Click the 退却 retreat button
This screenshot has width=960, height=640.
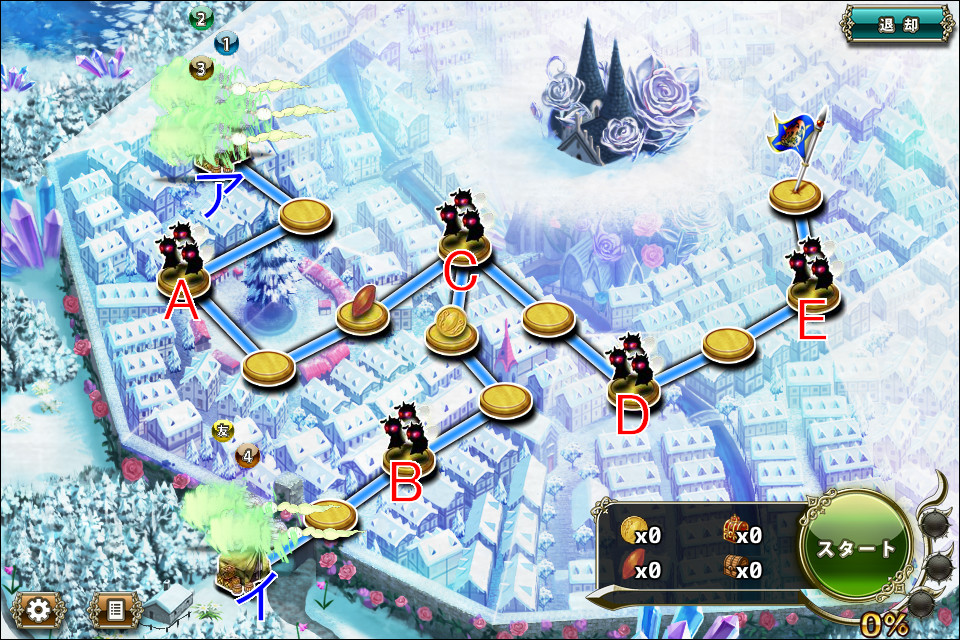[897, 24]
